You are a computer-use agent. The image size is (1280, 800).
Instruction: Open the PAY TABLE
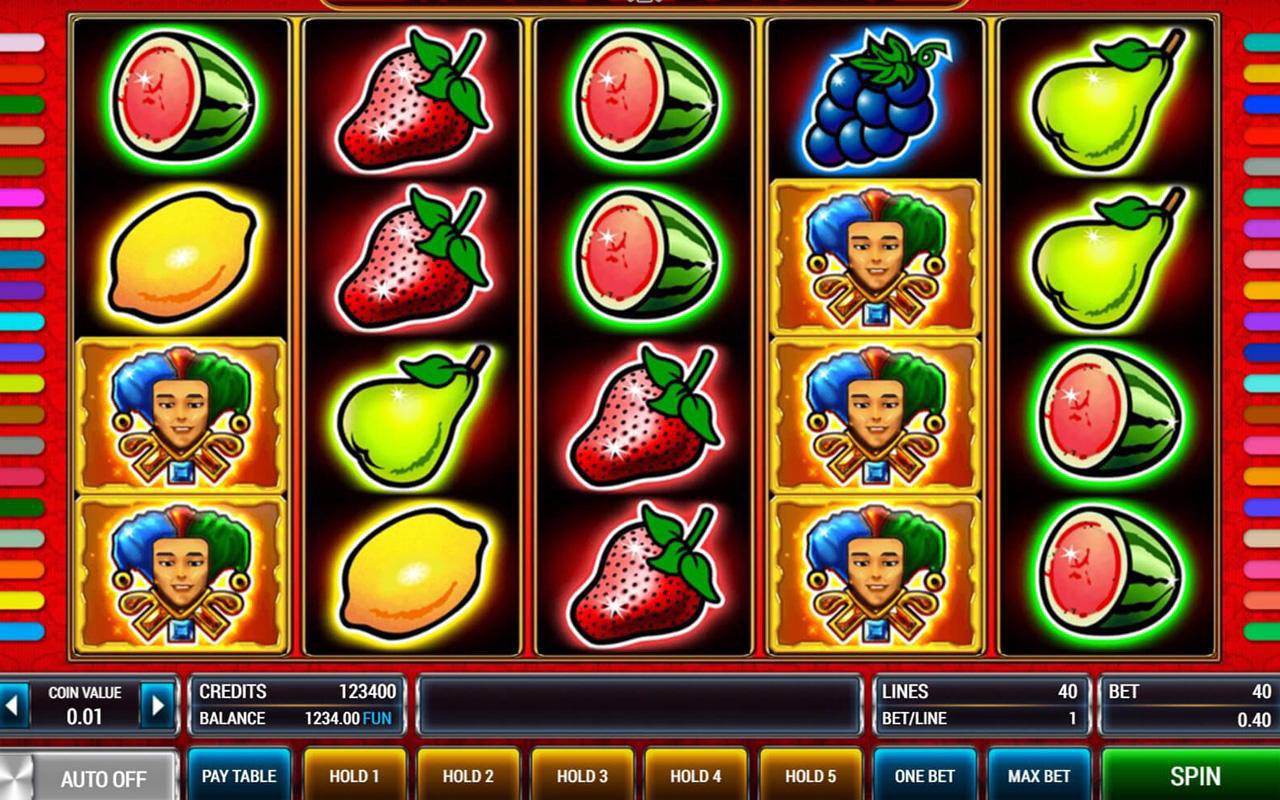239,776
